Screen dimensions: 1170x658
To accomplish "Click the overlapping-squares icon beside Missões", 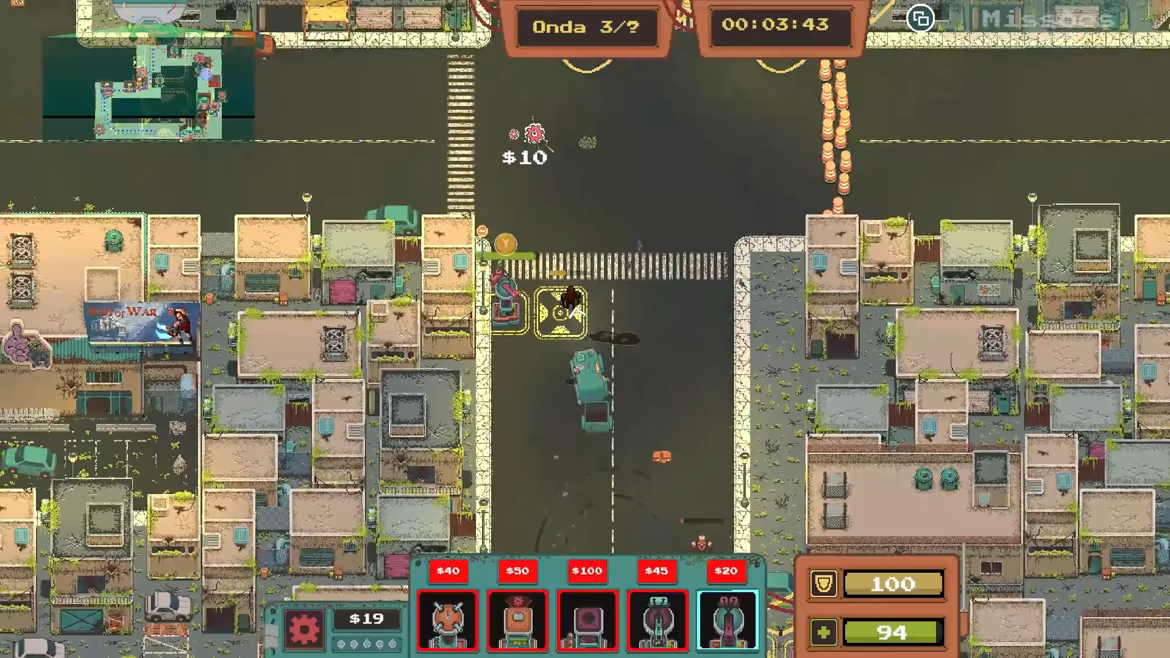I will (x=920, y=19).
